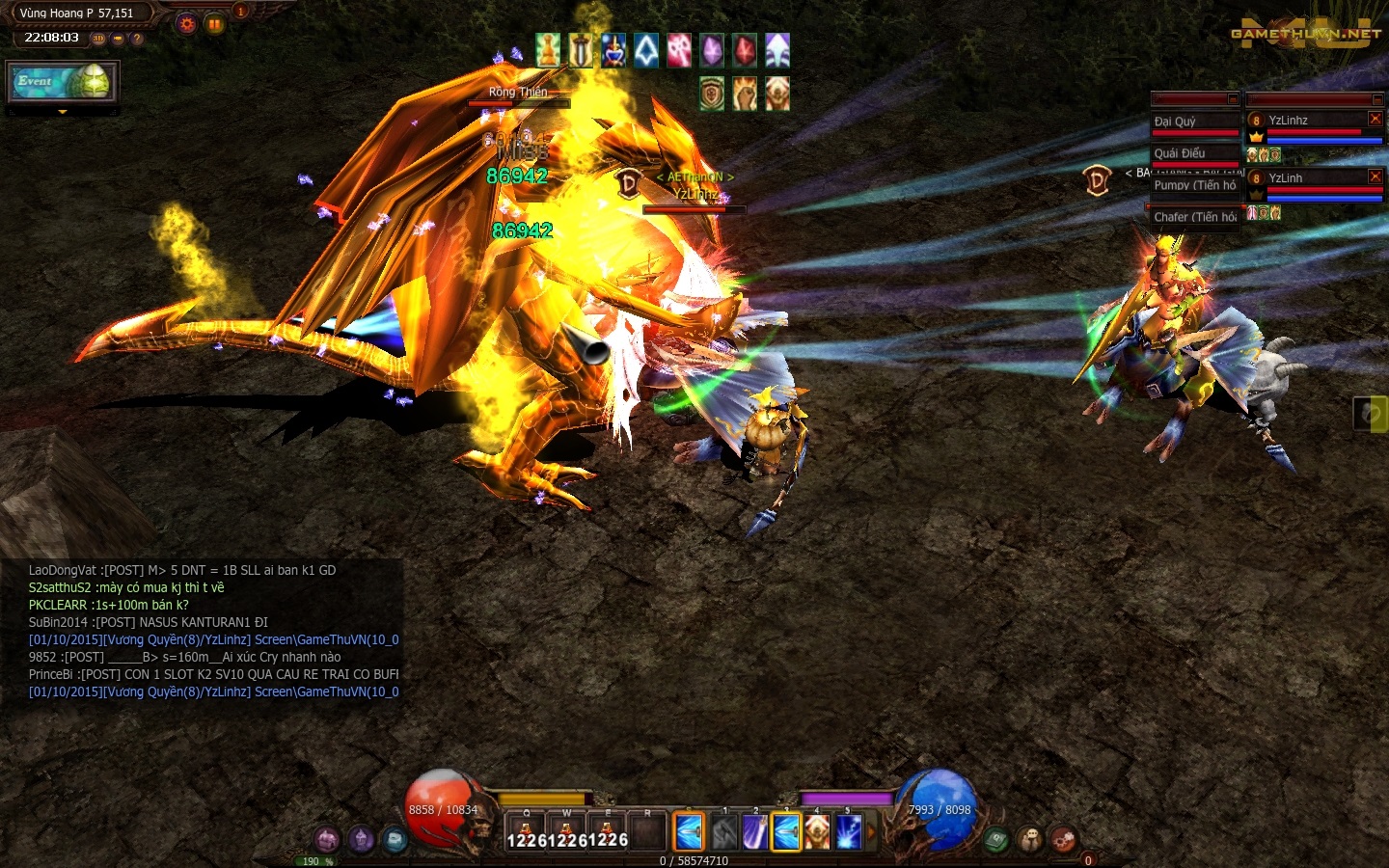Minimize the pet list containing Đại Quỷ
1389x868 pixels.
pos(1233,99)
